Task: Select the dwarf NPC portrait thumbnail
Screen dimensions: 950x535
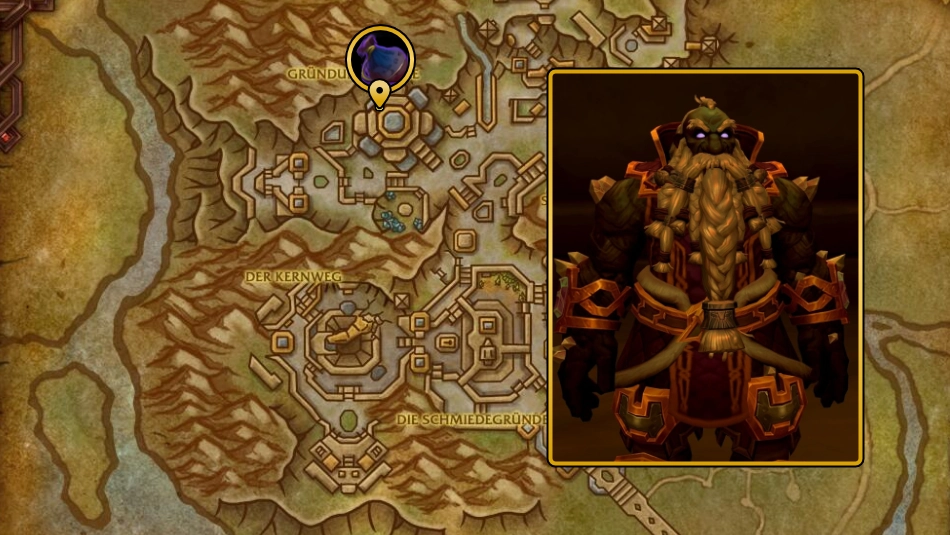Action: click(705, 267)
